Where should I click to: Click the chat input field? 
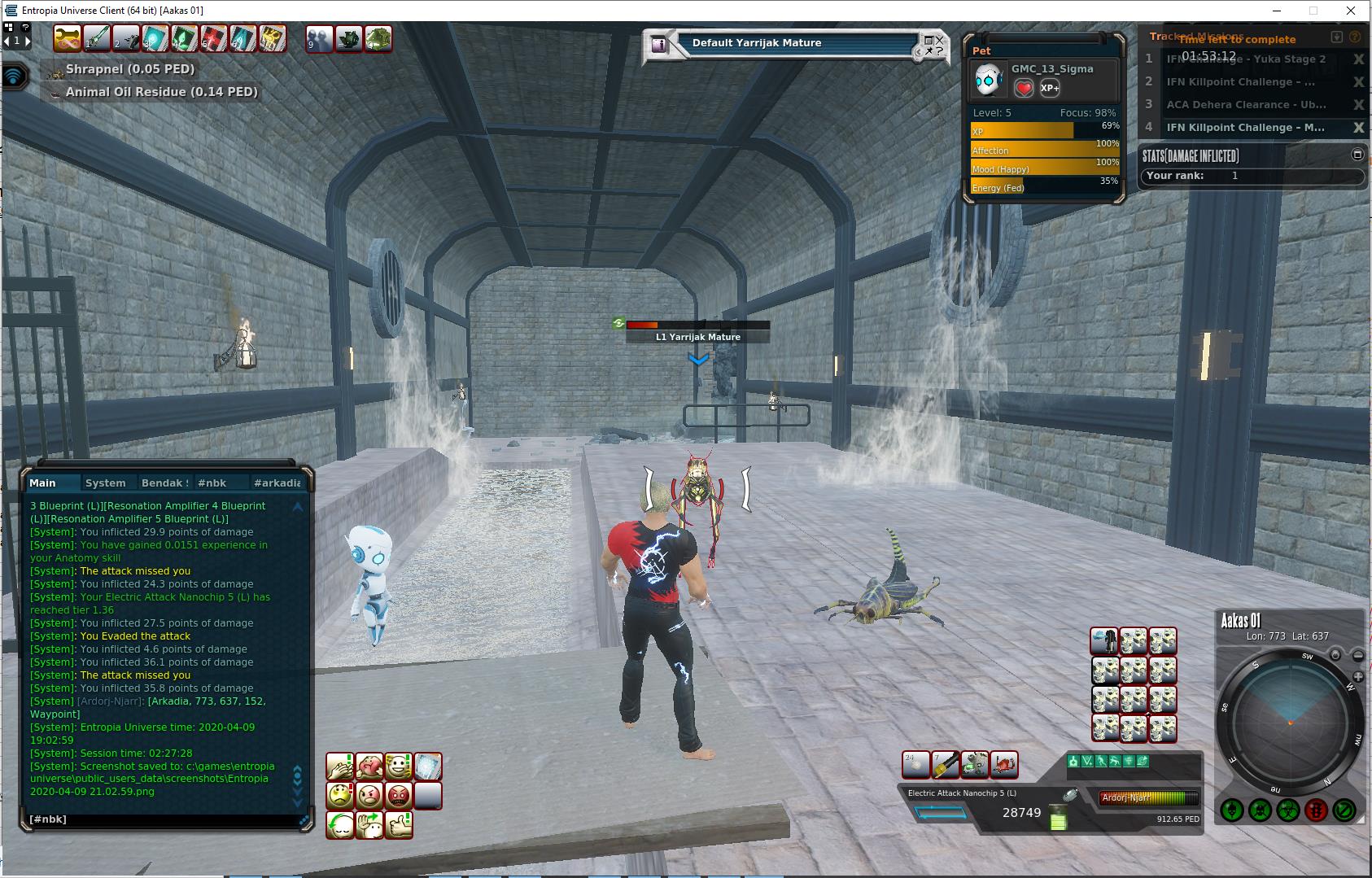coord(163,819)
